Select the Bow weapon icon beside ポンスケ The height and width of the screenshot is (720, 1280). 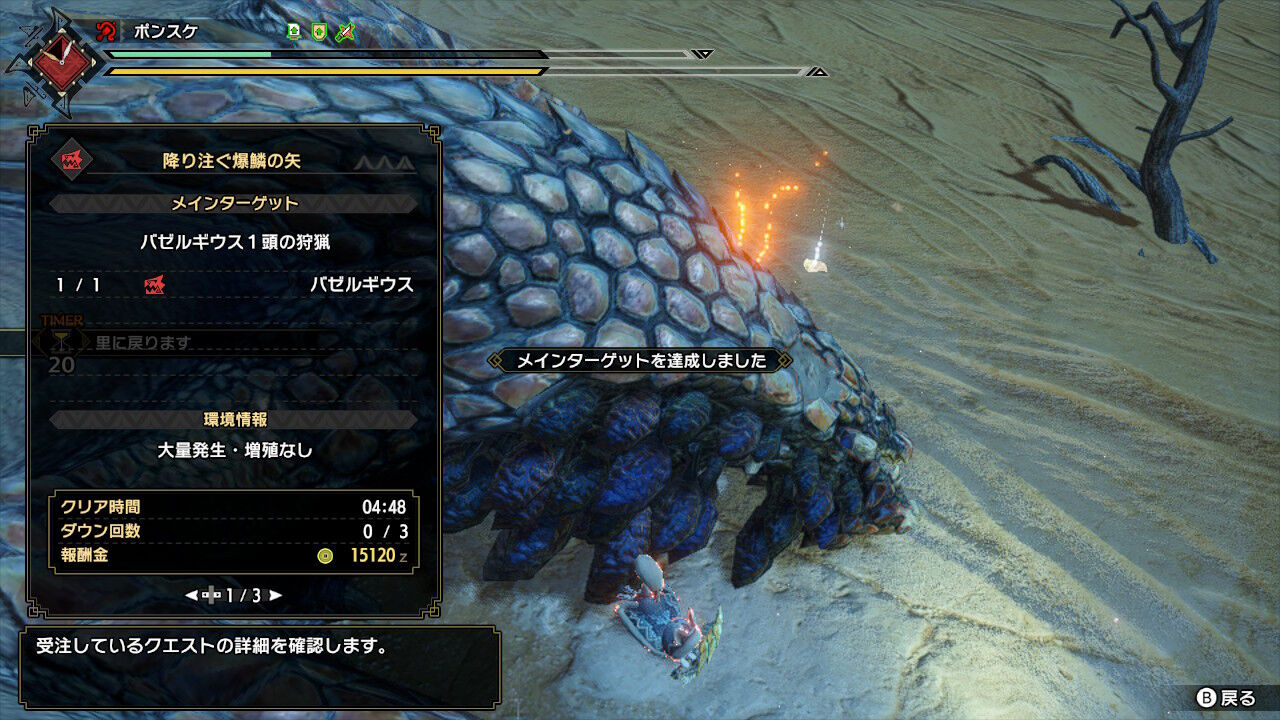point(106,30)
